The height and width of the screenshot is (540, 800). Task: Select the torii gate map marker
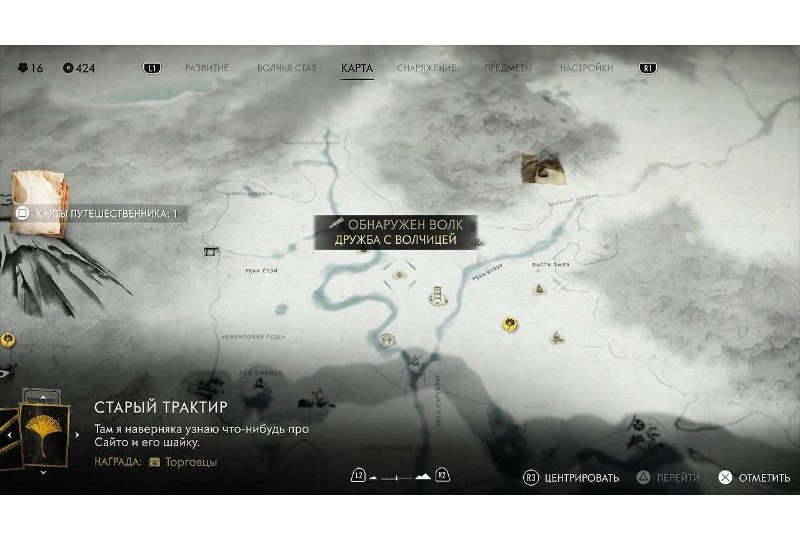[x=210, y=251]
